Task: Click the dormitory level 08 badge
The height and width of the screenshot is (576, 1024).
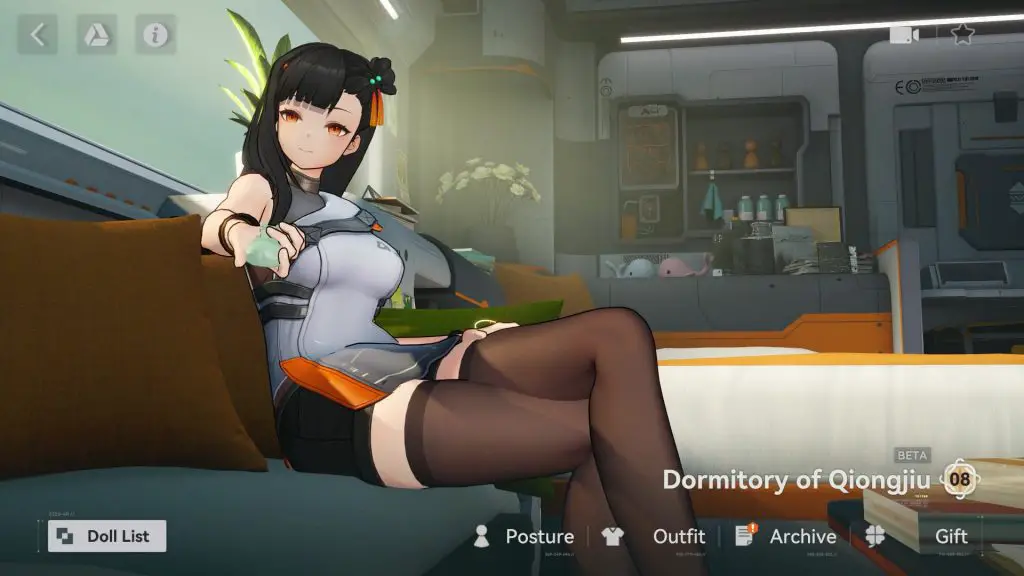Action: pos(959,479)
